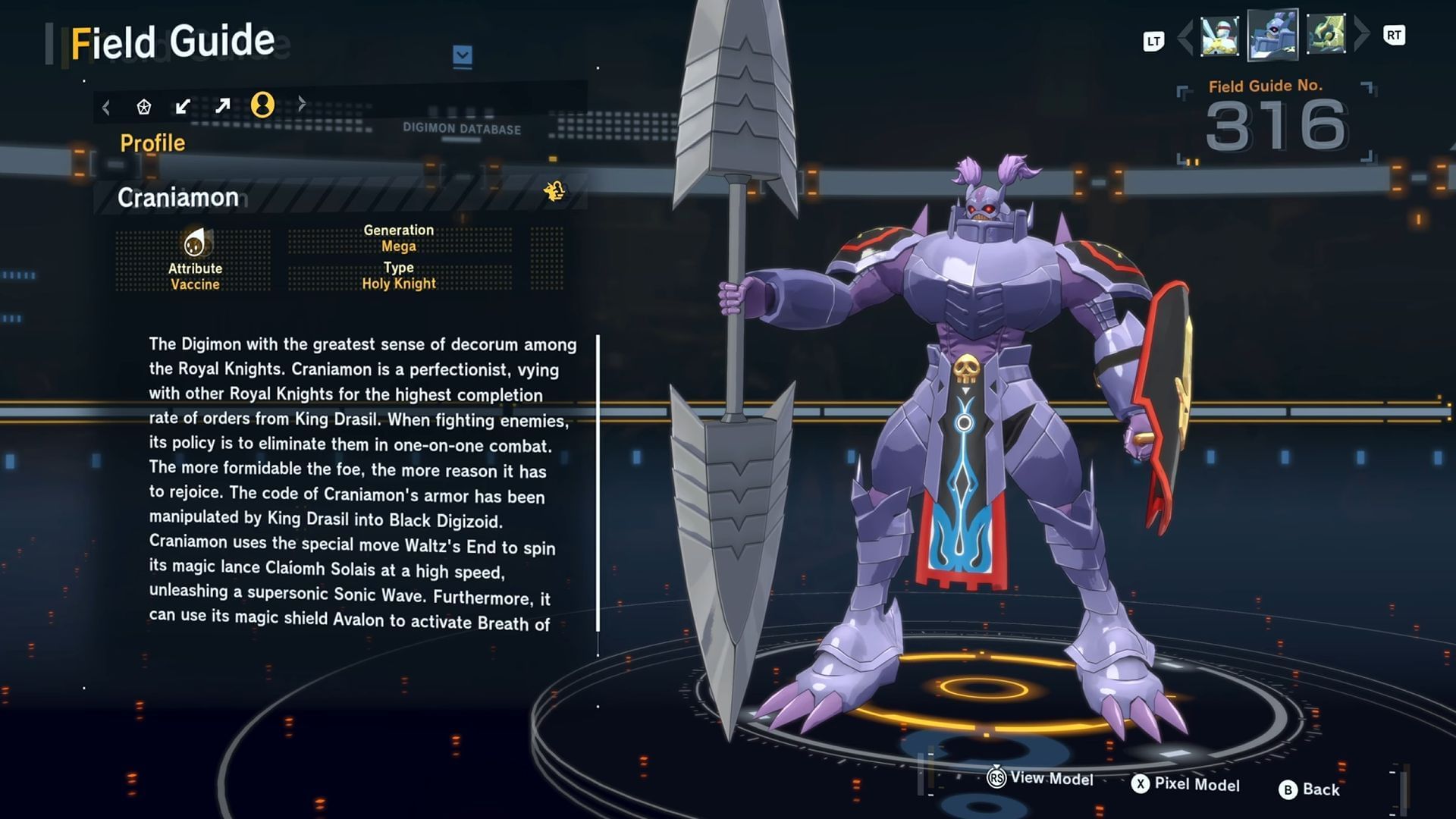The width and height of the screenshot is (1456, 819).
Task: Go Back from the Field Guide
Action: point(1310,789)
